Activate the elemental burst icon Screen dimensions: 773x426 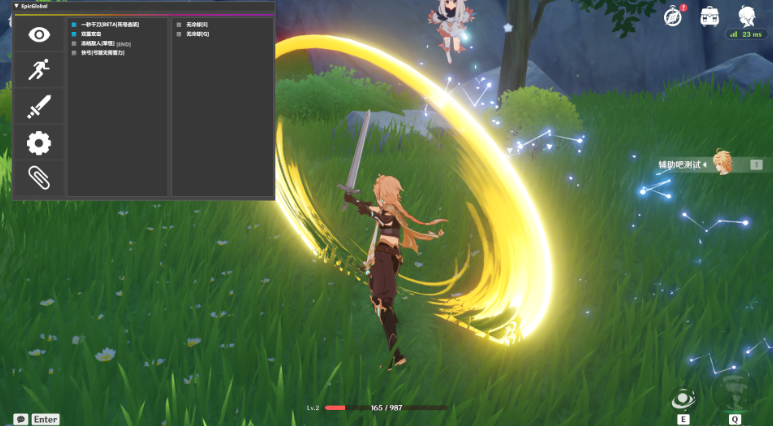(x=734, y=392)
